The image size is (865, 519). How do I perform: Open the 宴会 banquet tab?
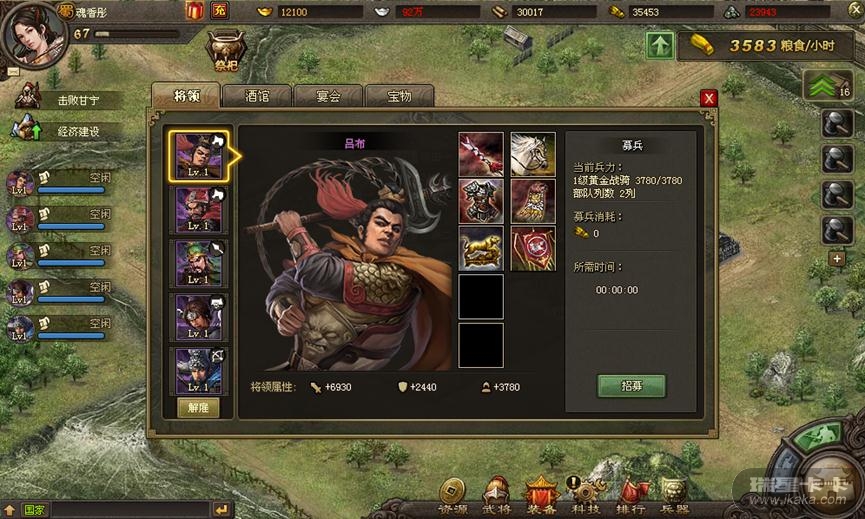(x=328, y=96)
